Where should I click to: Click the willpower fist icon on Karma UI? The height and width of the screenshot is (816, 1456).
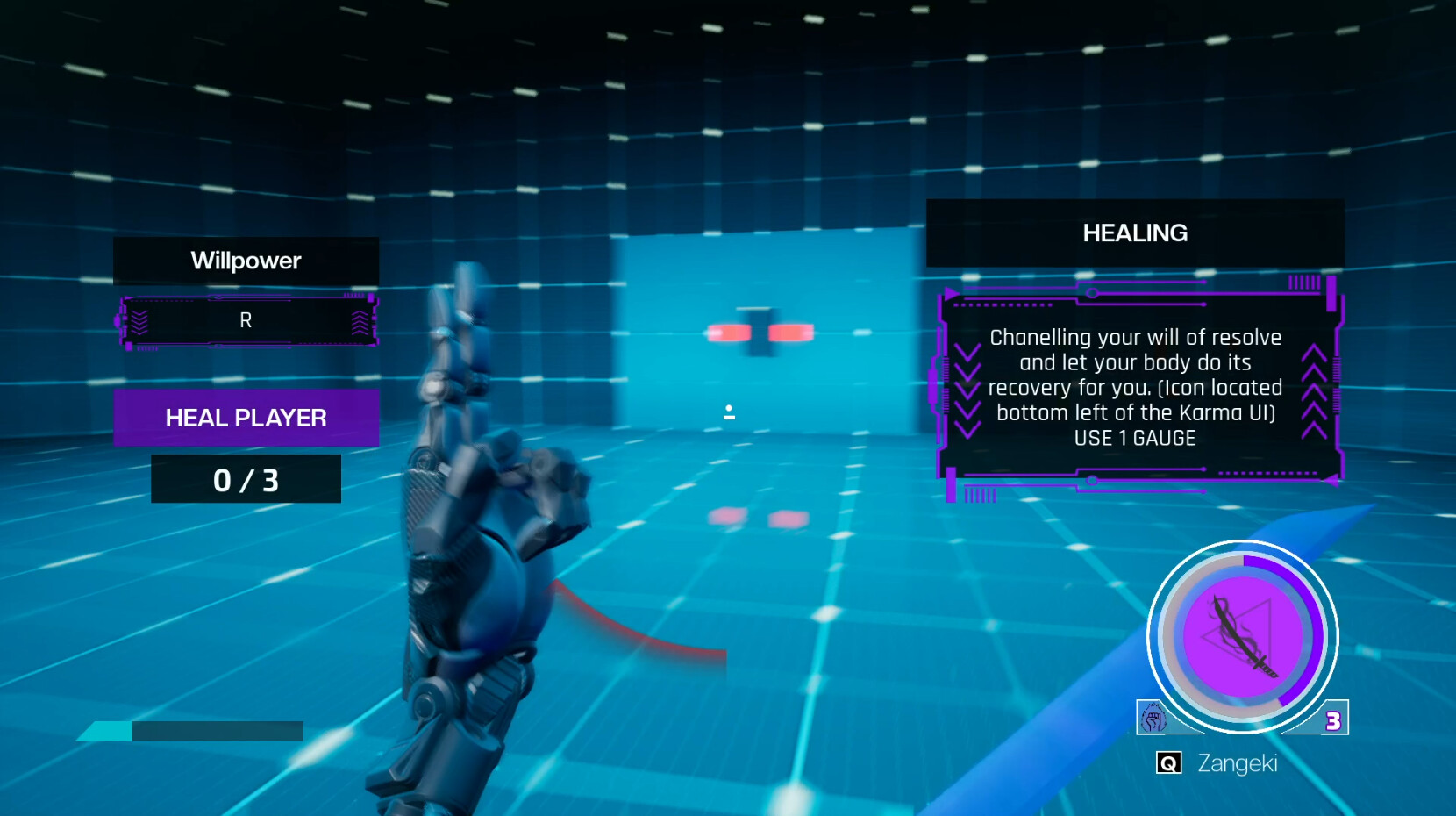coord(1156,717)
